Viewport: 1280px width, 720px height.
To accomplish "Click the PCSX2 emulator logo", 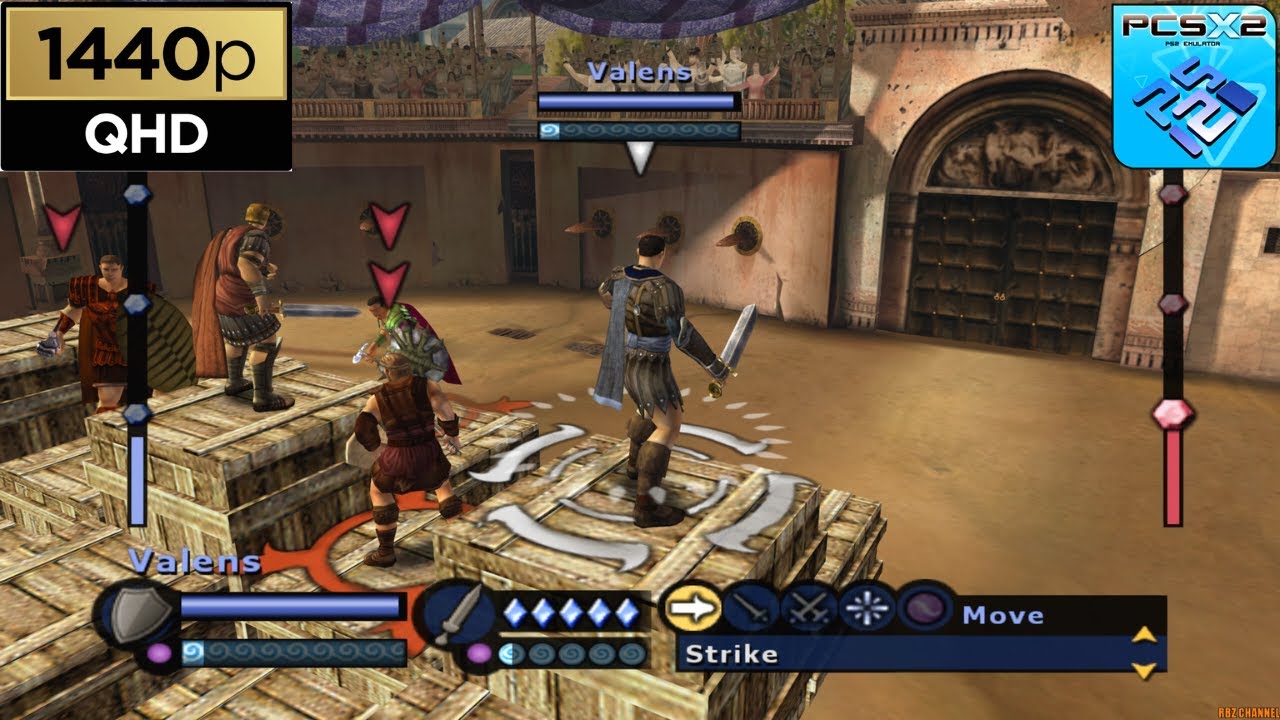I will pos(1194,85).
